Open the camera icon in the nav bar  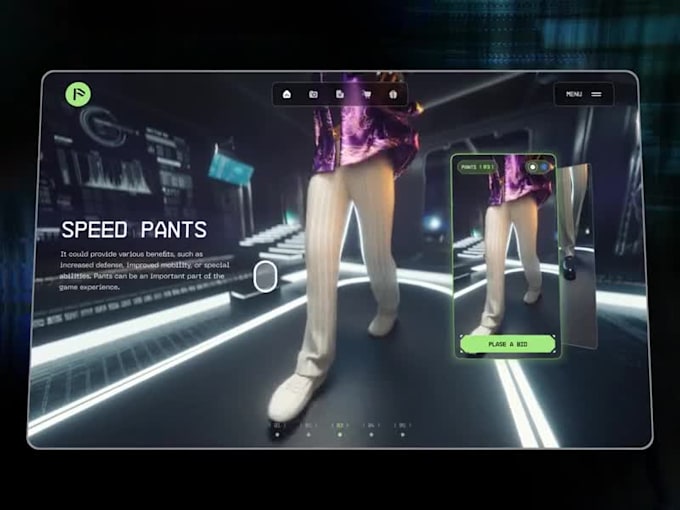coord(313,95)
